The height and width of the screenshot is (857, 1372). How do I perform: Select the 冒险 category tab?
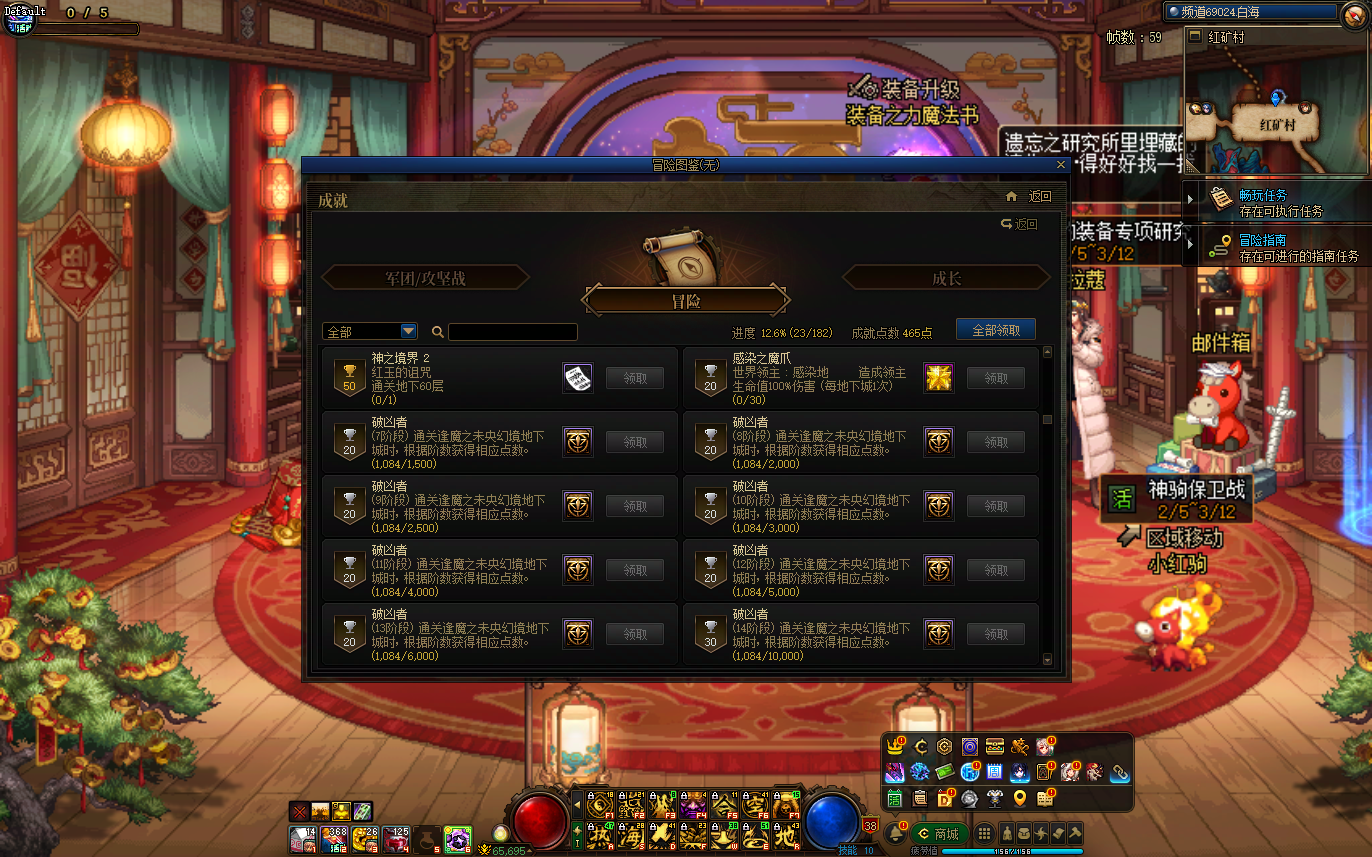[x=686, y=301]
